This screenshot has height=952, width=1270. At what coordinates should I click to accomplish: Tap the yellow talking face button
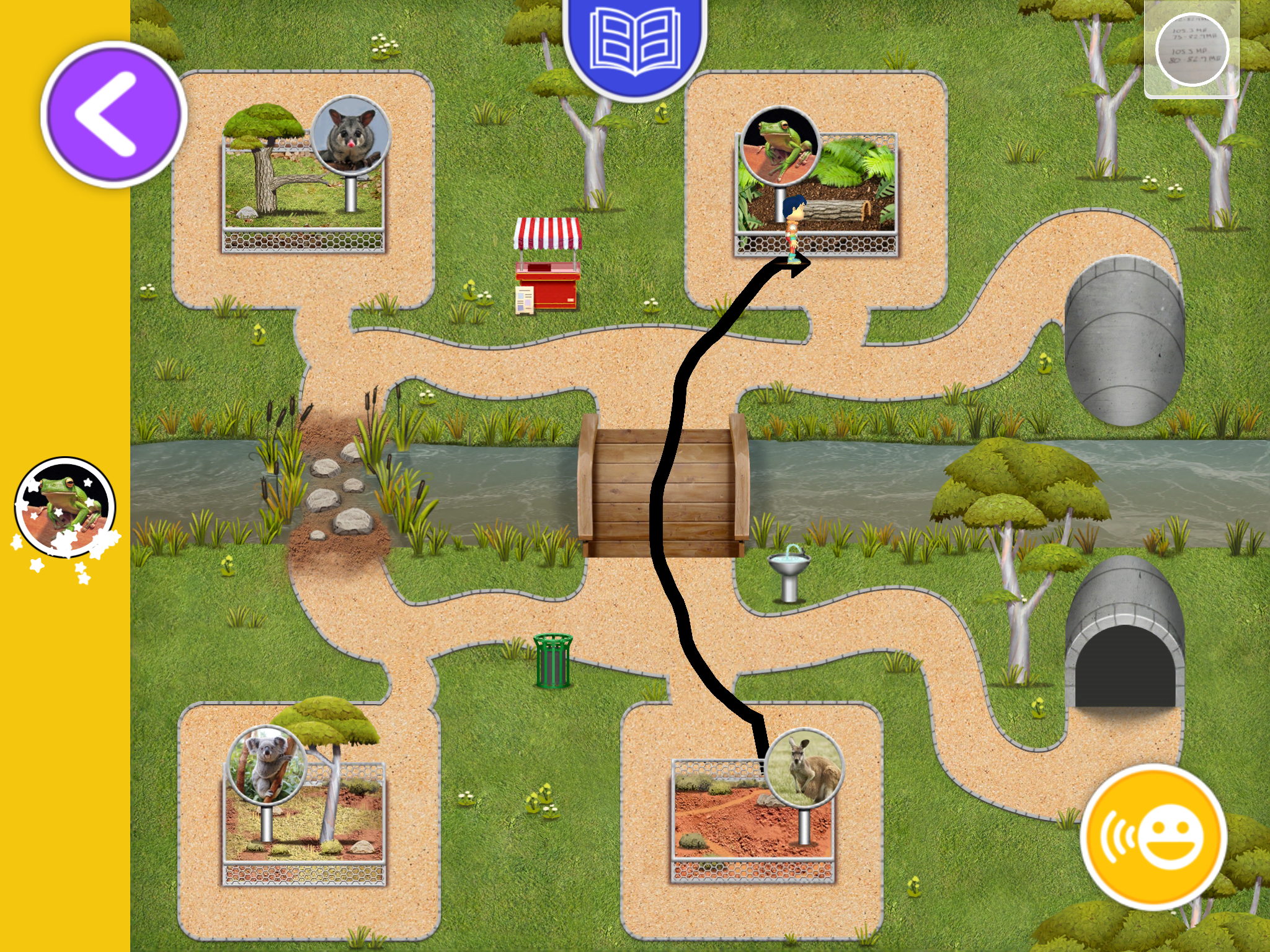point(1153,837)
